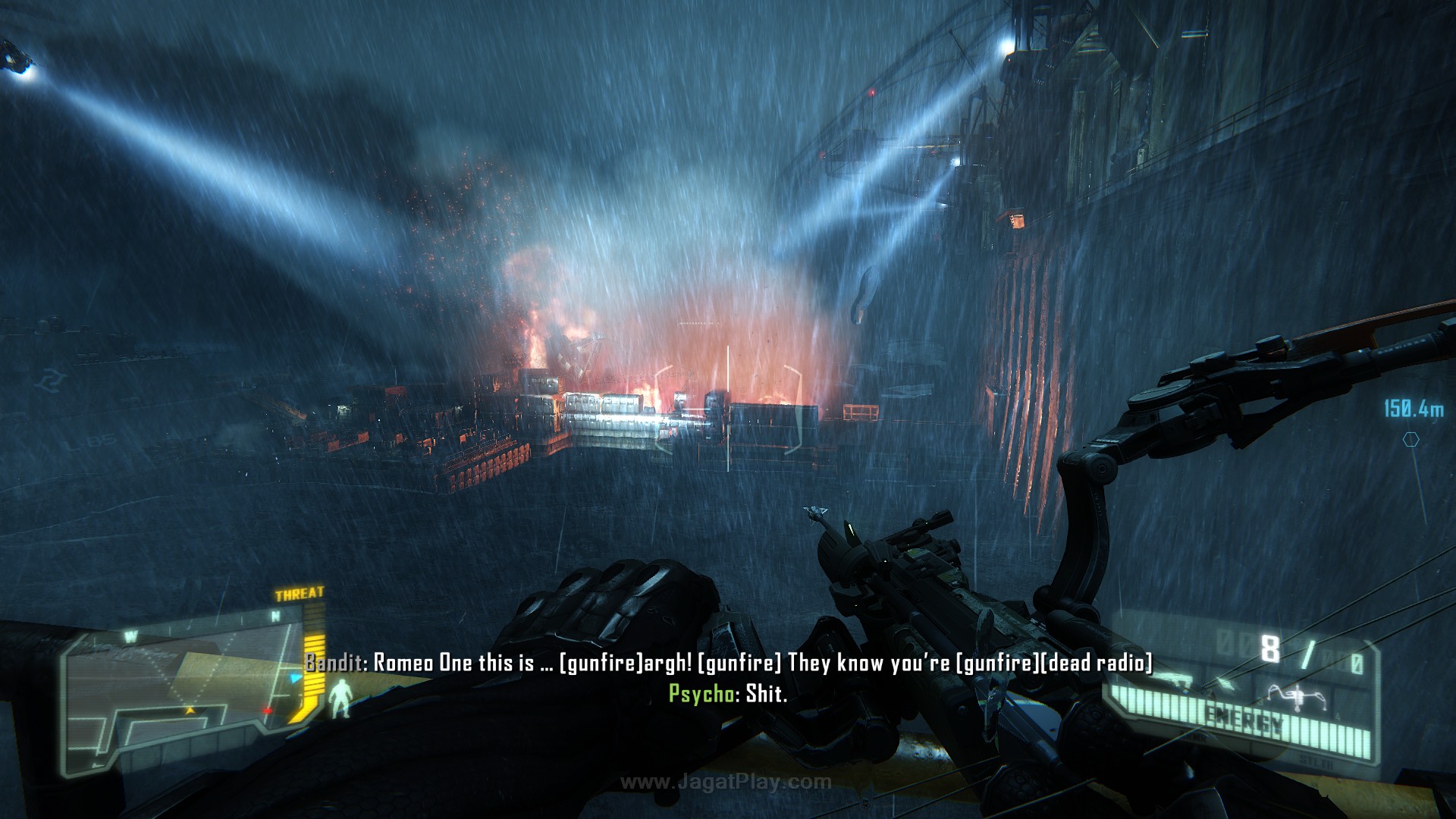
Task: Click the yellow player arrow on minimap
Action: [x=190, y=711]
